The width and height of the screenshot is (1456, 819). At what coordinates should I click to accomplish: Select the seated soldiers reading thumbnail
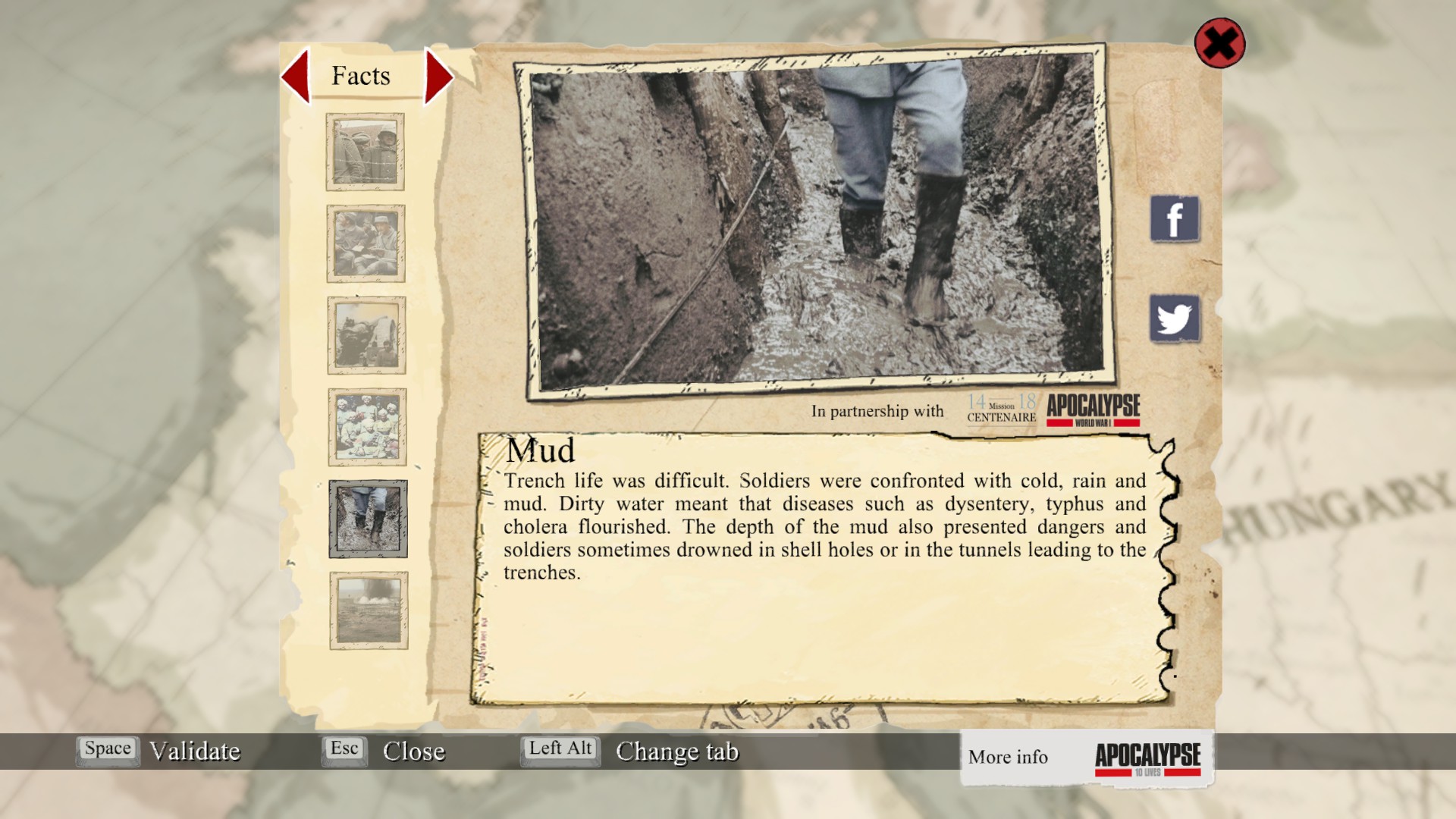click(366, 243)
